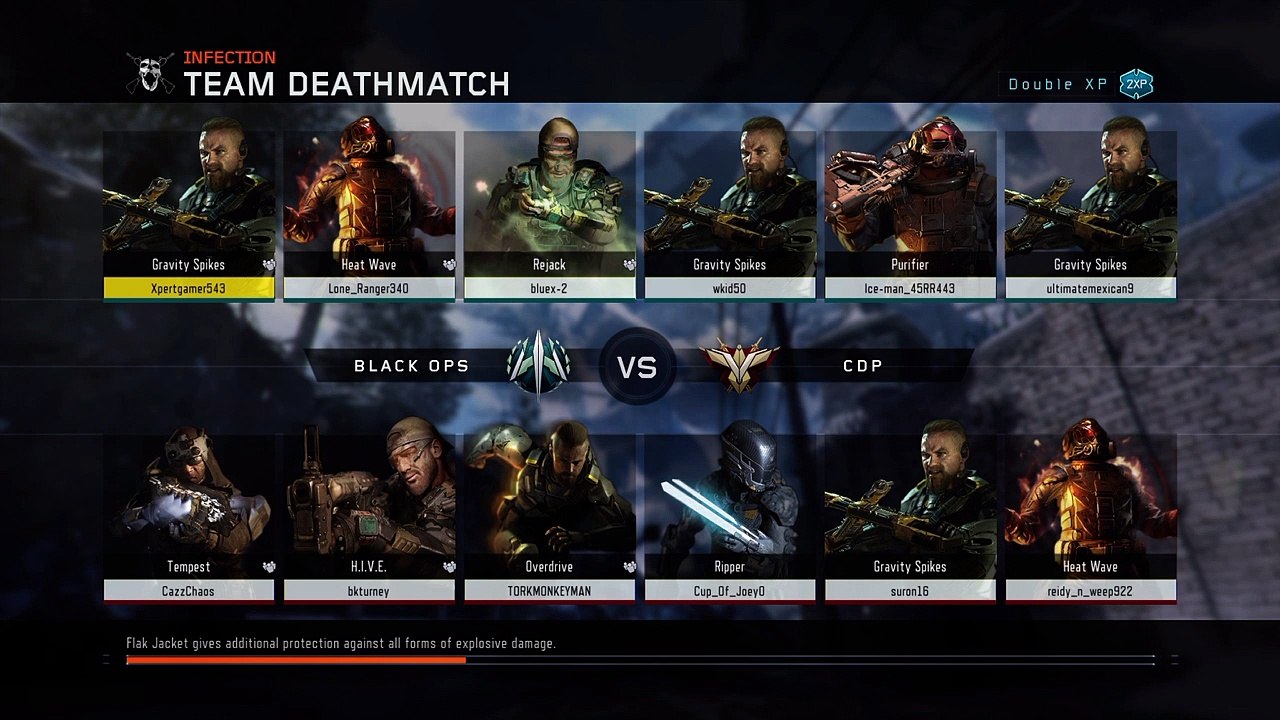This screenshot has width=1280, height=720.
Task: Click the CDP faction emblem
Action: (738, 366)
